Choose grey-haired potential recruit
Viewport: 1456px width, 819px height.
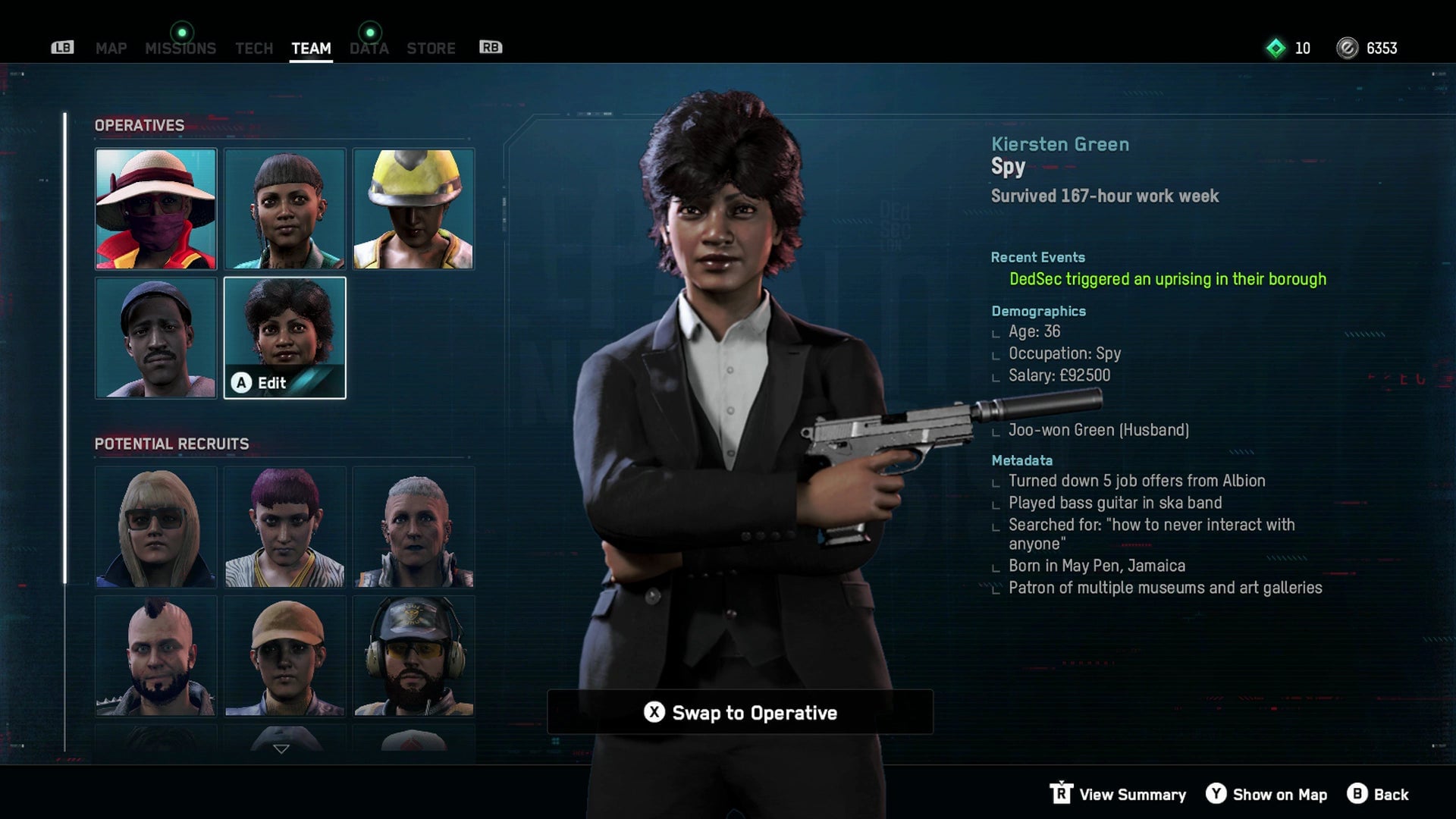pyautogui.click(x=413, y=527)
